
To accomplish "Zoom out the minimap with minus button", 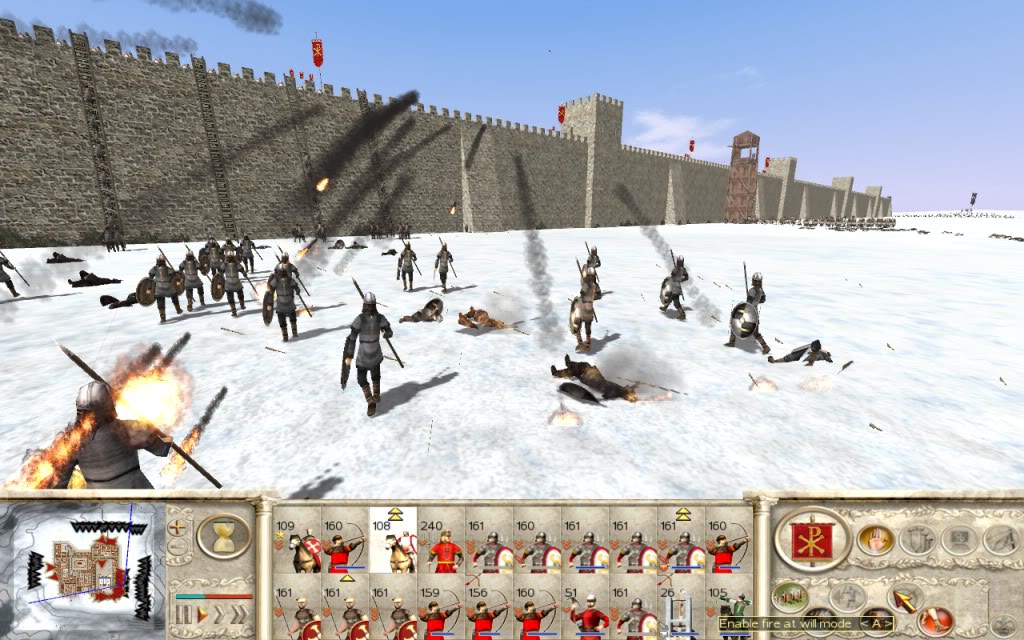I will [178, 546].
